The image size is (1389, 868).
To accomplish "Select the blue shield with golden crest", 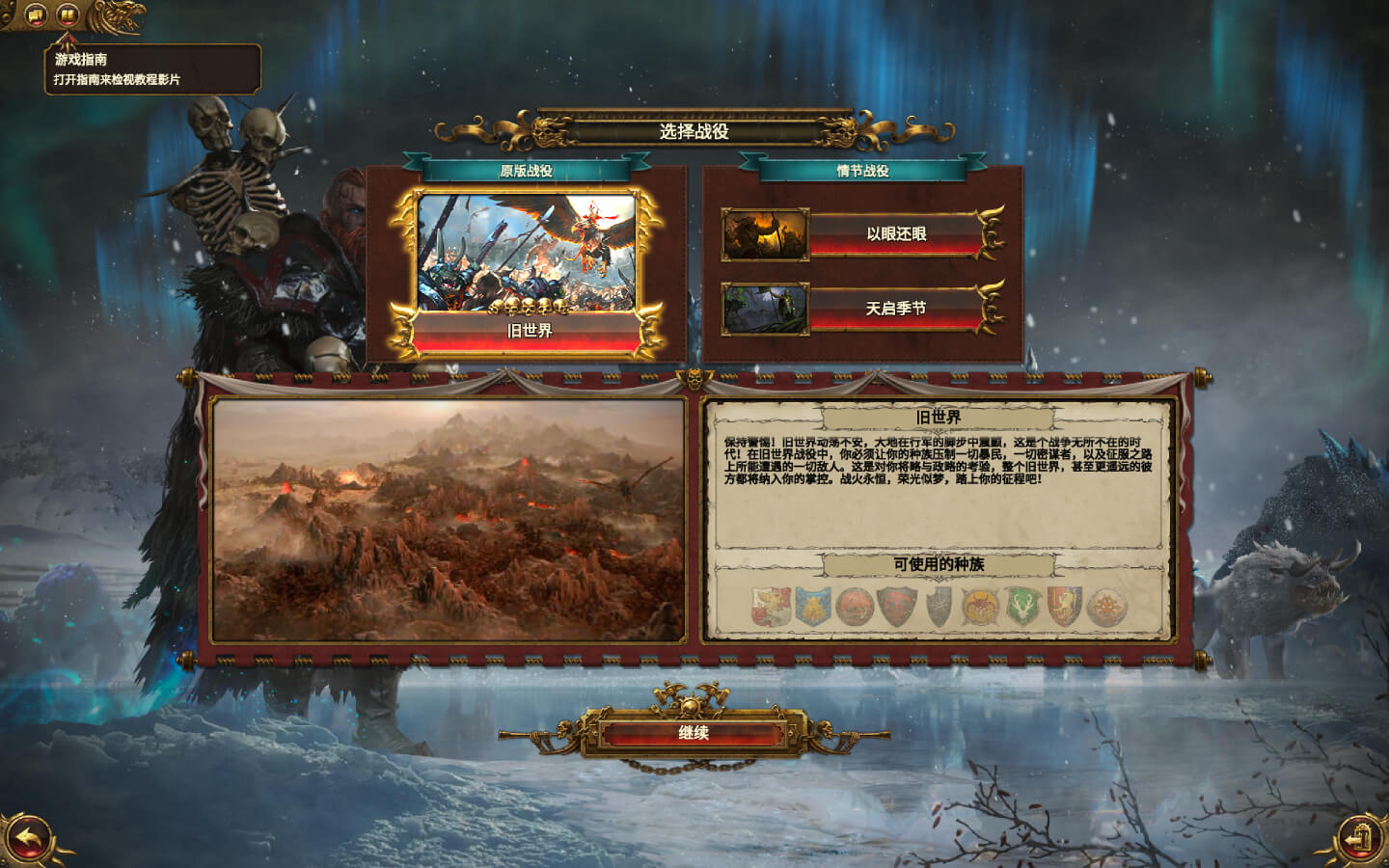I will tap(813, 607).
